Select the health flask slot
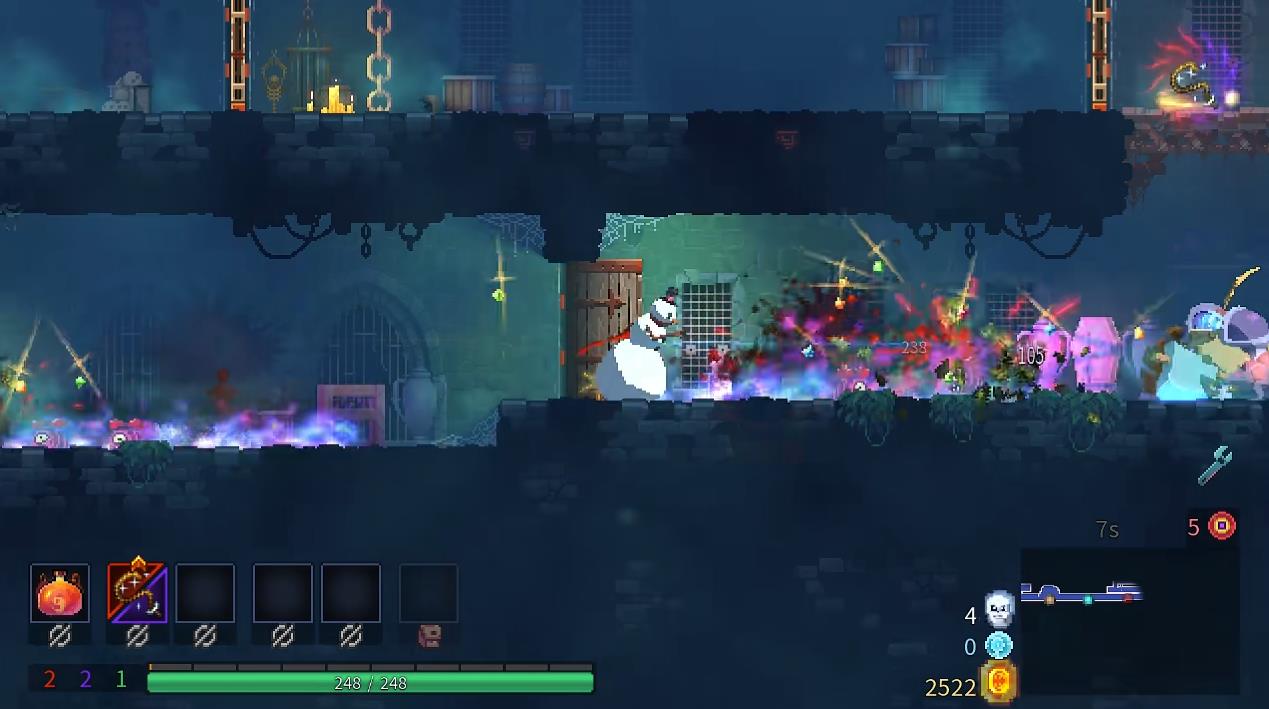Image resolution: width=1269 pixels, height=709 pixels. coord(60,594)
